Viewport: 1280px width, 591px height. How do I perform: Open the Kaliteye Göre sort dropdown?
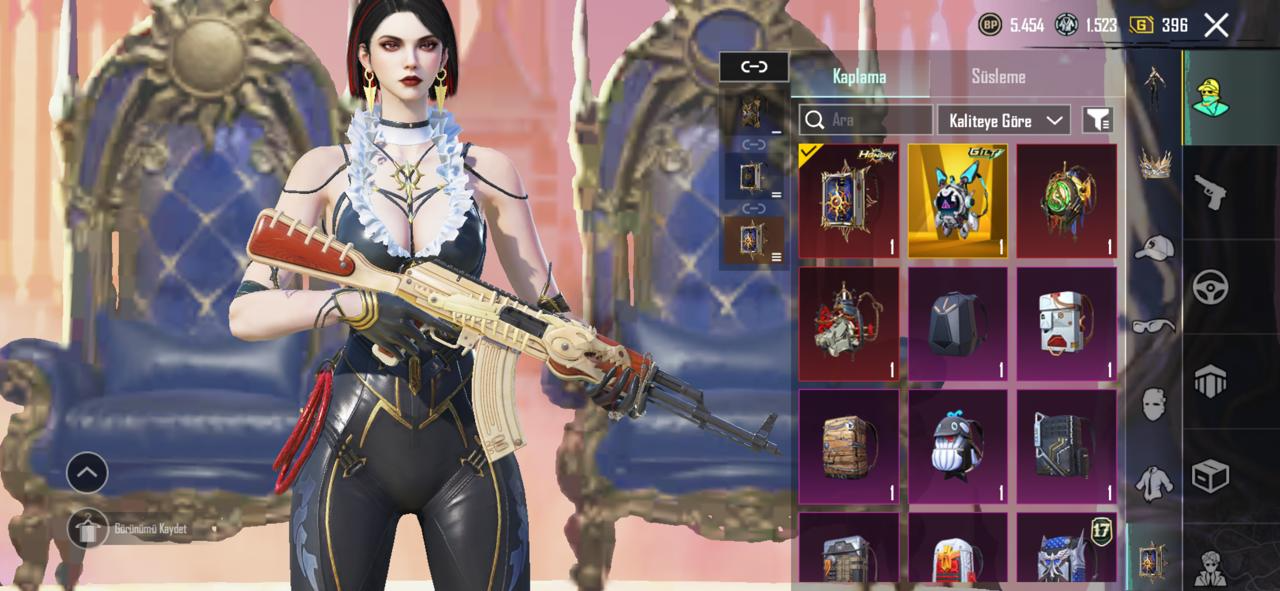(1003, 120)
